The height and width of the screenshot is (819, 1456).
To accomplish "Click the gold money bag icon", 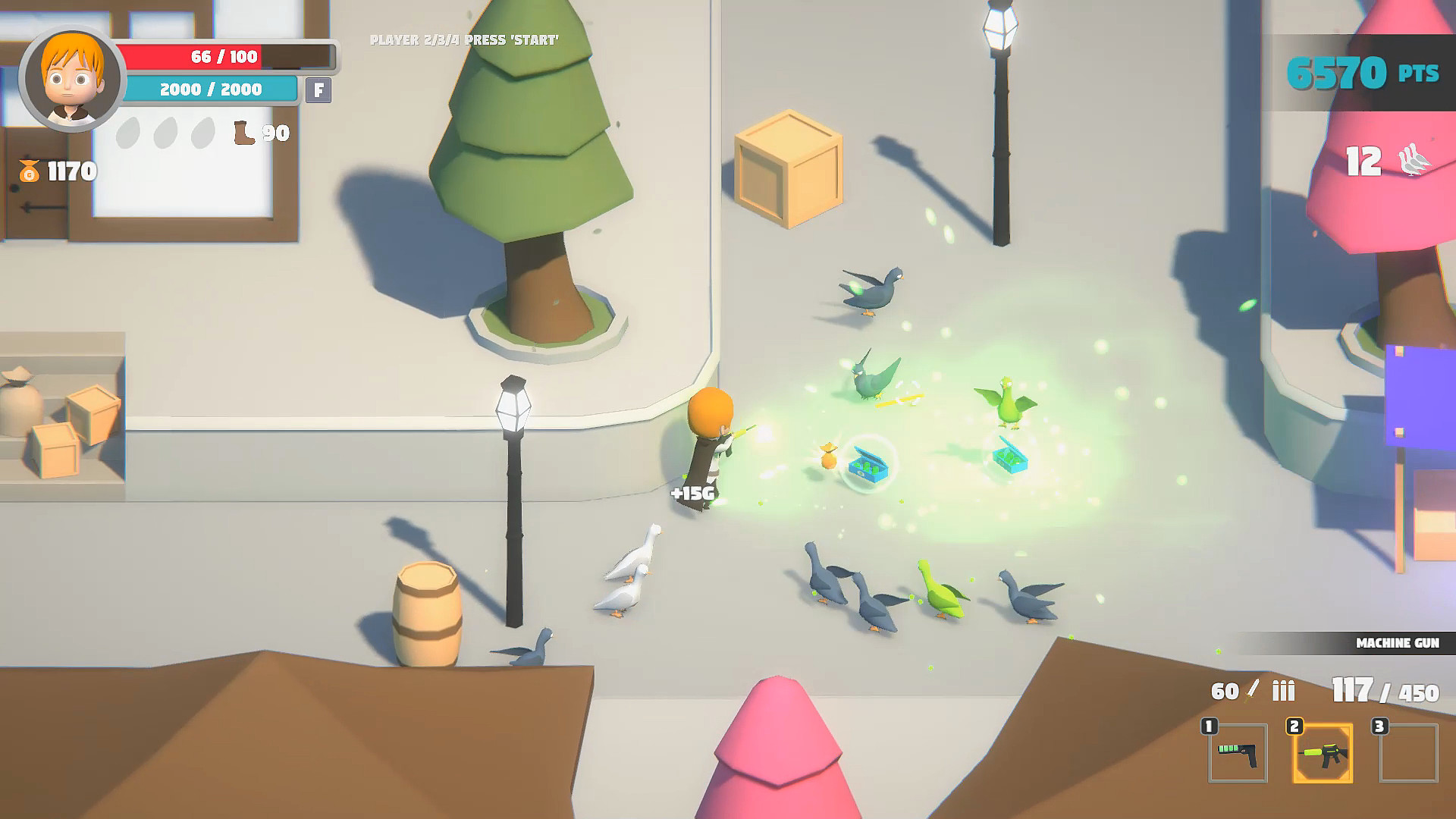I will [29, 171].
